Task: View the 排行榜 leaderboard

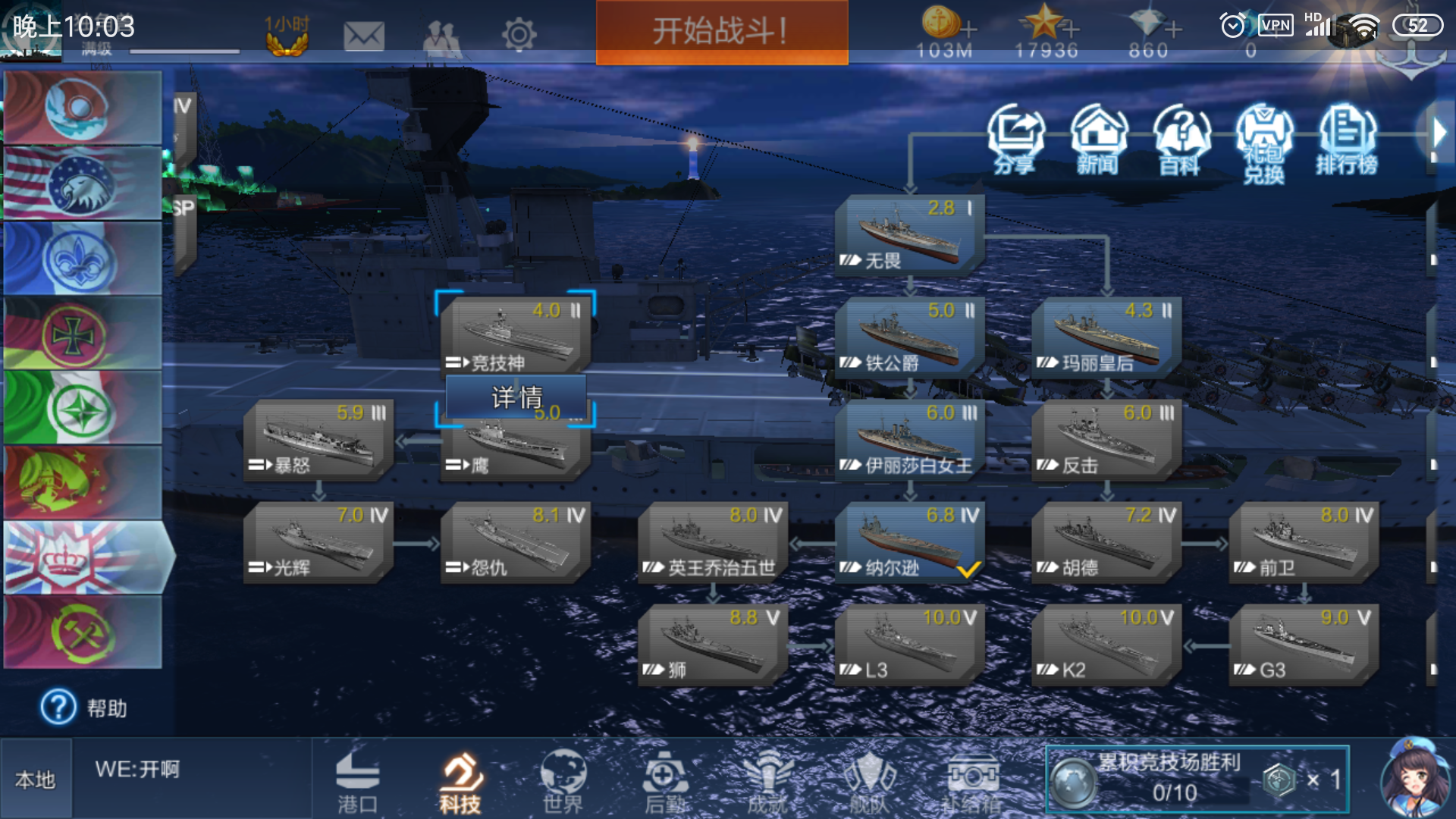Action: (1346, 140)
